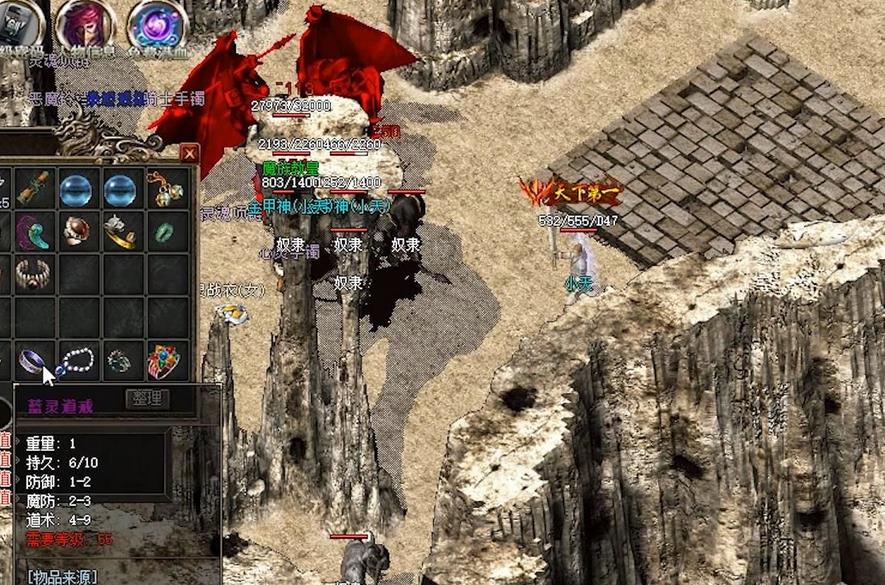
Task: Pick the red gem ring slot
Action: tap(77, 231)
